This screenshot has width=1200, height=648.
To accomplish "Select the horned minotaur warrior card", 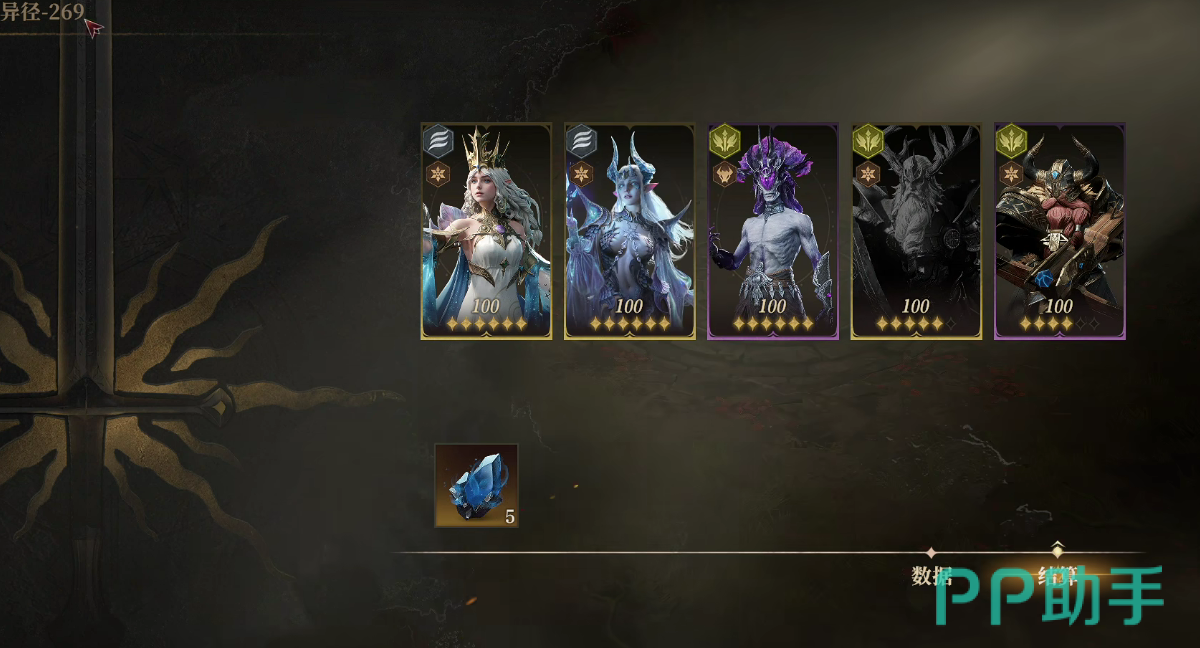I will pyautogui.click(x=1060, y=231).
